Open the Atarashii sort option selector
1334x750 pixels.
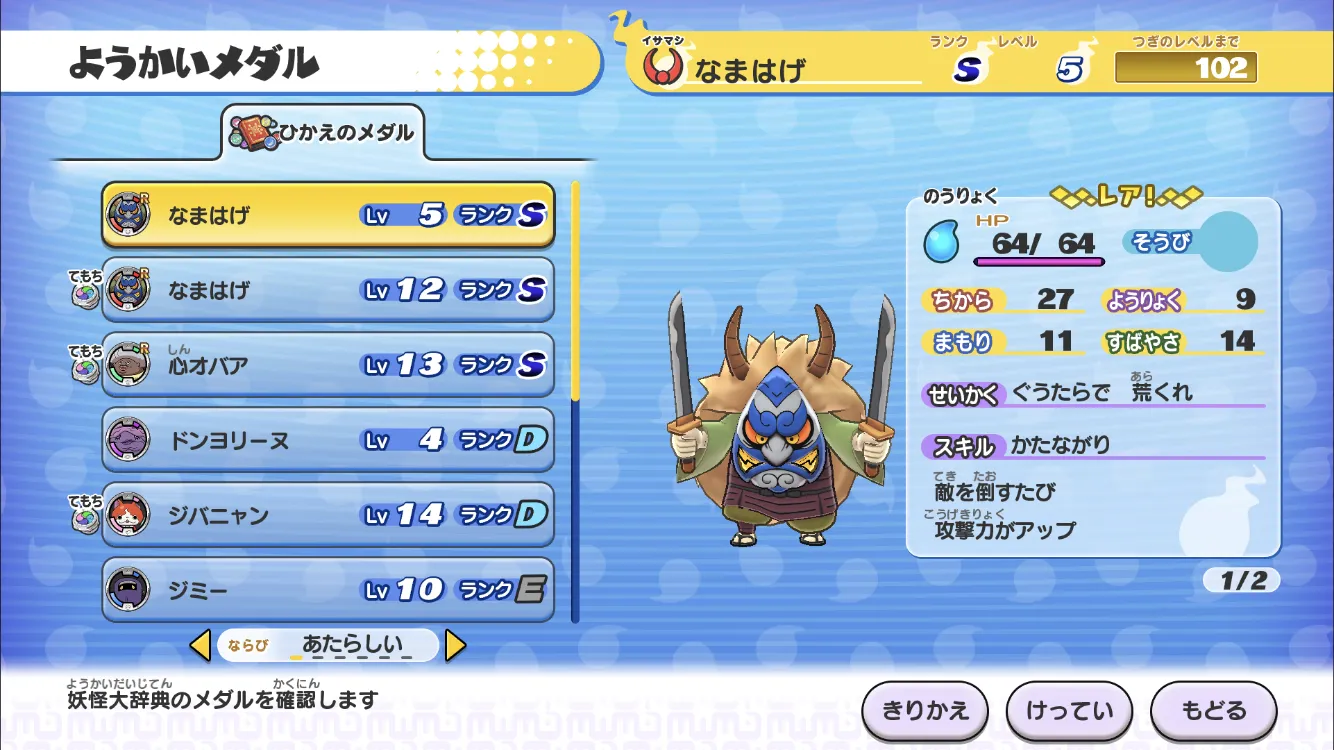pos(330,645)
